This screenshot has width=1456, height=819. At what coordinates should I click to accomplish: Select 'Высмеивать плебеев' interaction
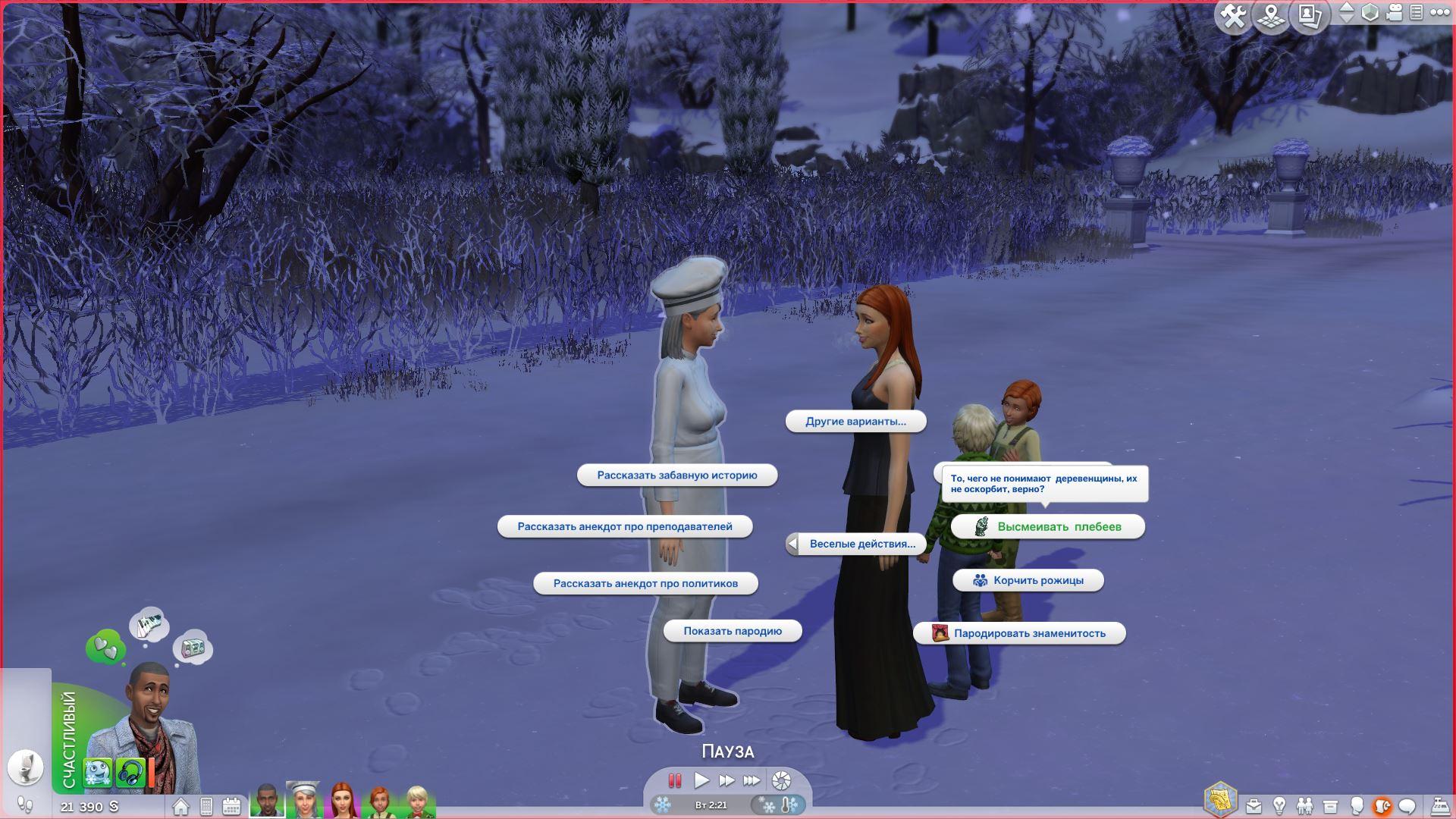[1048, 526]
